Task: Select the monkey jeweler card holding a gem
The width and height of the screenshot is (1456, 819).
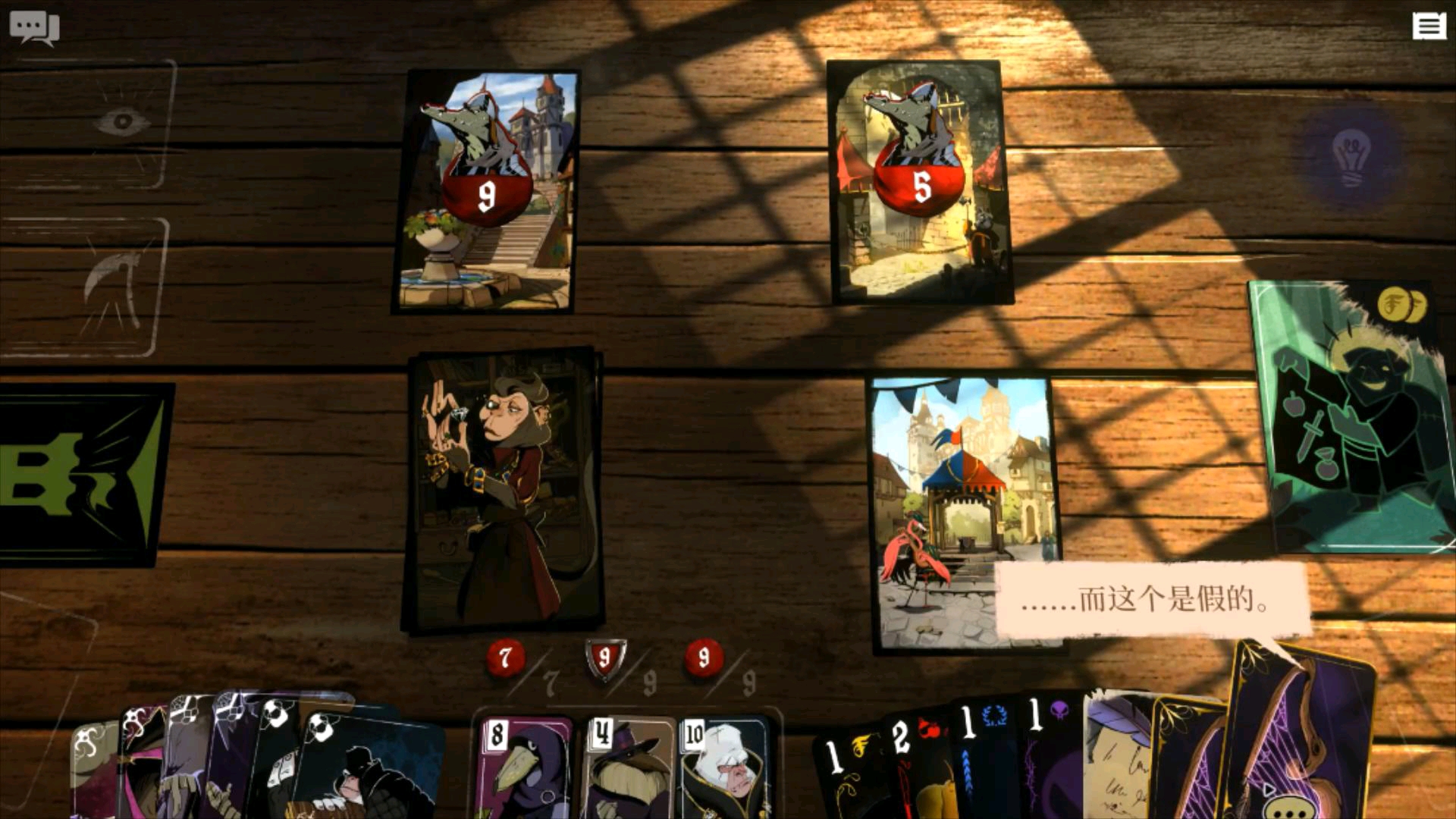Action: (x=503, y=490)
